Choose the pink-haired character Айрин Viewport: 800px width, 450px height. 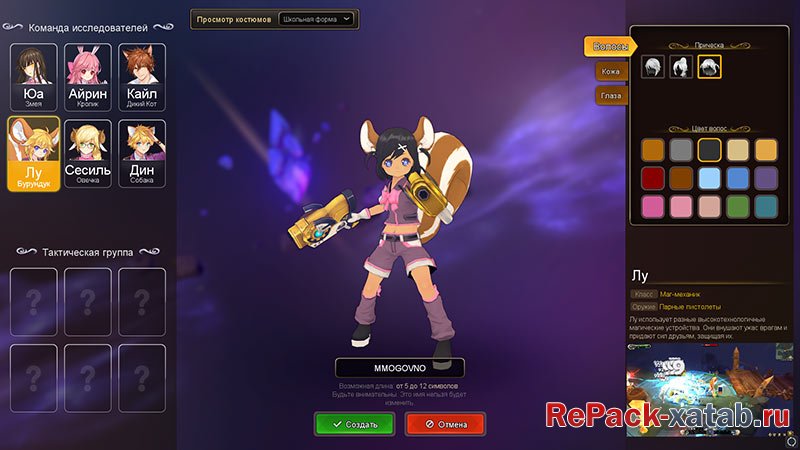[x=87, y=76]
